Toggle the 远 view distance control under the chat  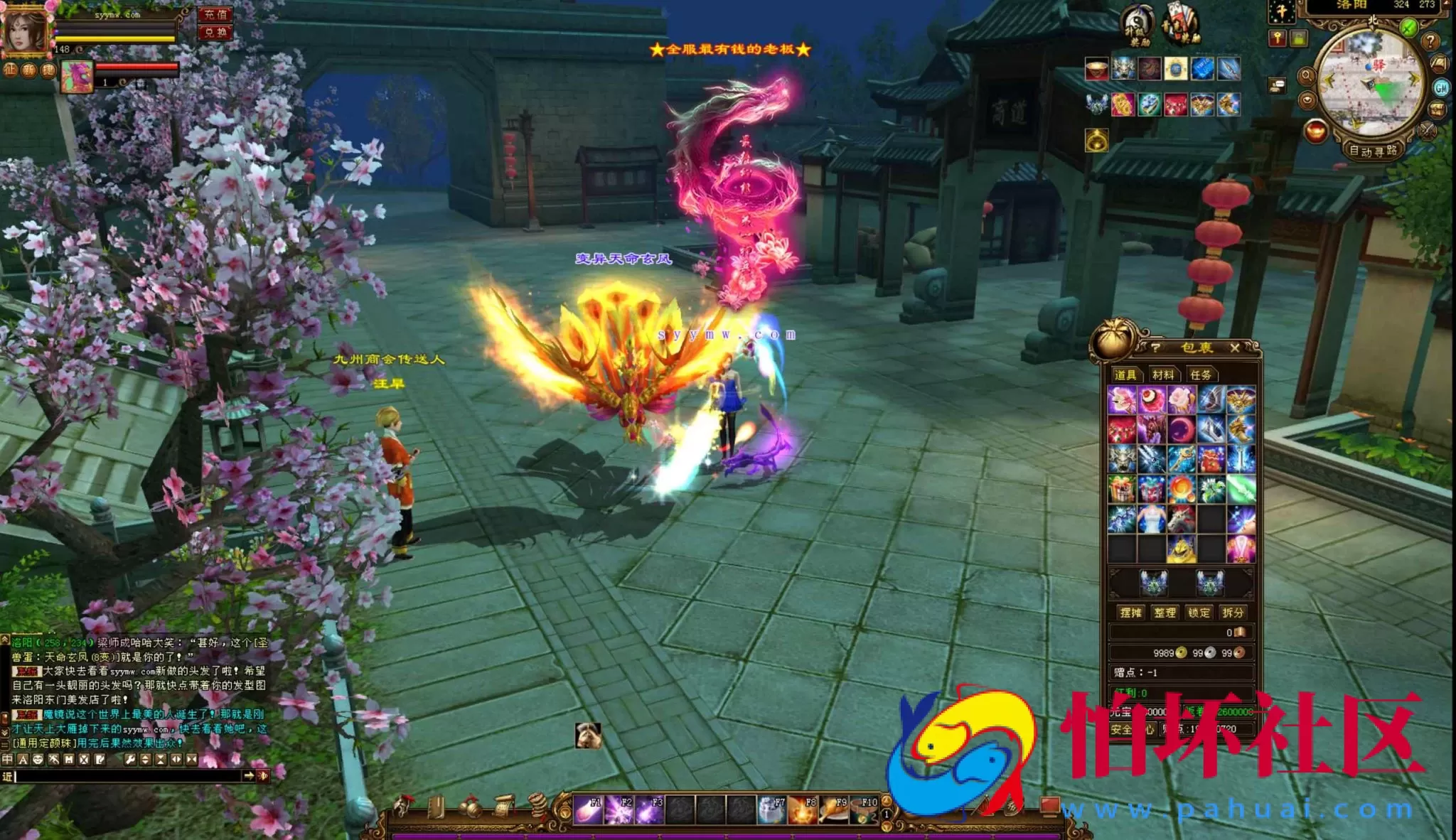click(x=7, y=776)
